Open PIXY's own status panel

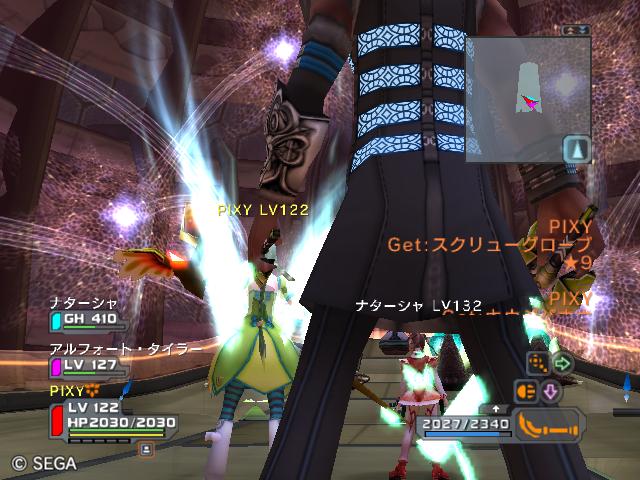pos(108,413)
